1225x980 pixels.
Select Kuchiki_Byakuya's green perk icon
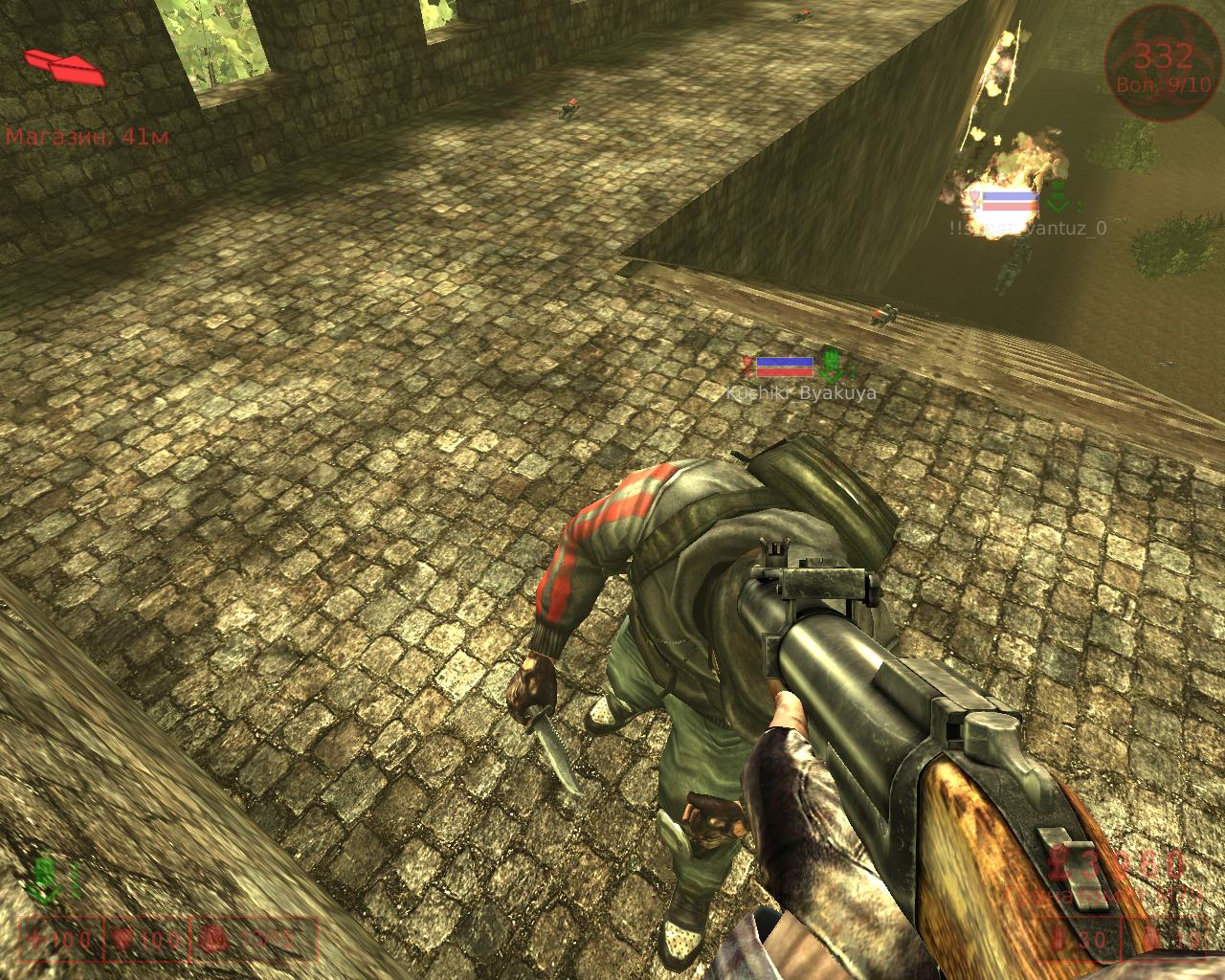pyautogui.click(x=832, y=365)
